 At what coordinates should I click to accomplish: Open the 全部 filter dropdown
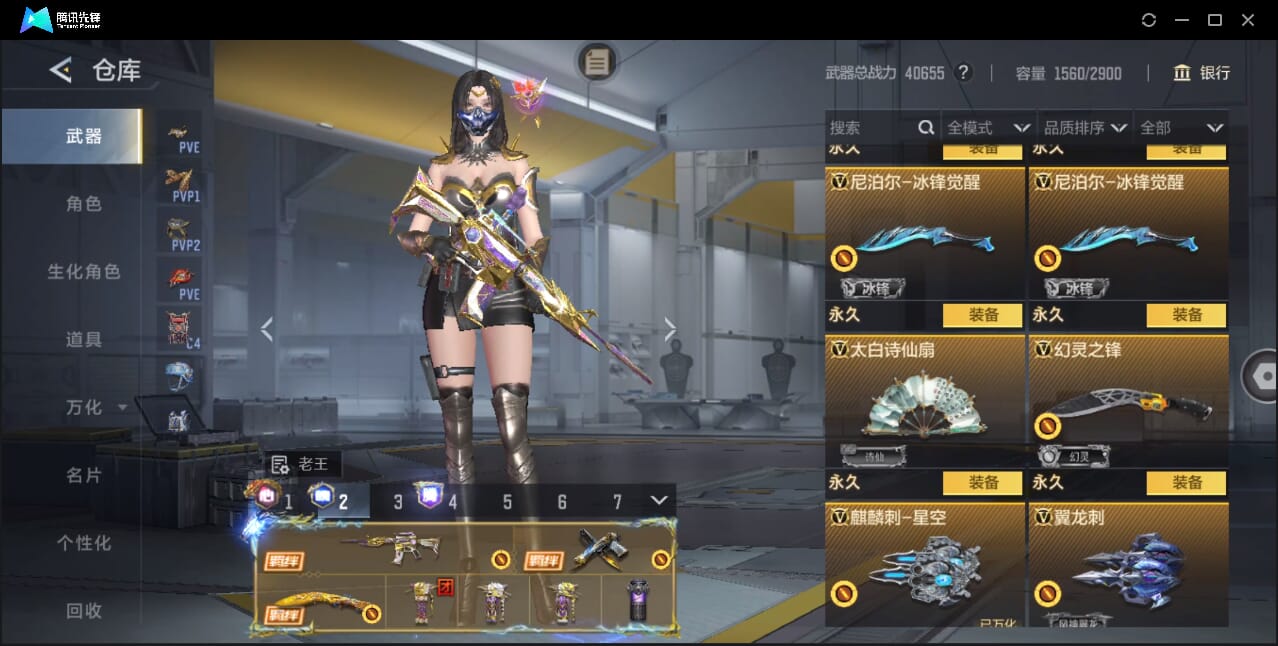coord(1181,128)
